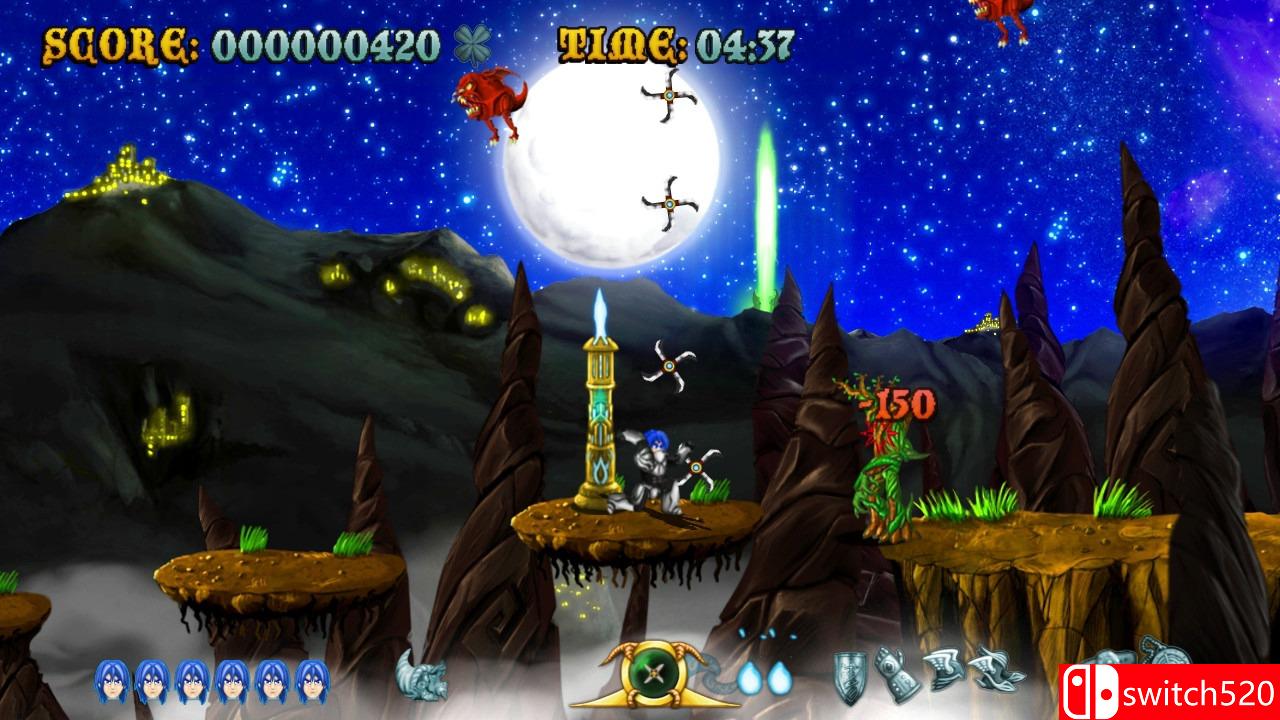This screenshot has height=720, width=1280.
Task: Select the SCORE label at top left
Action: [x=118, y=43]
